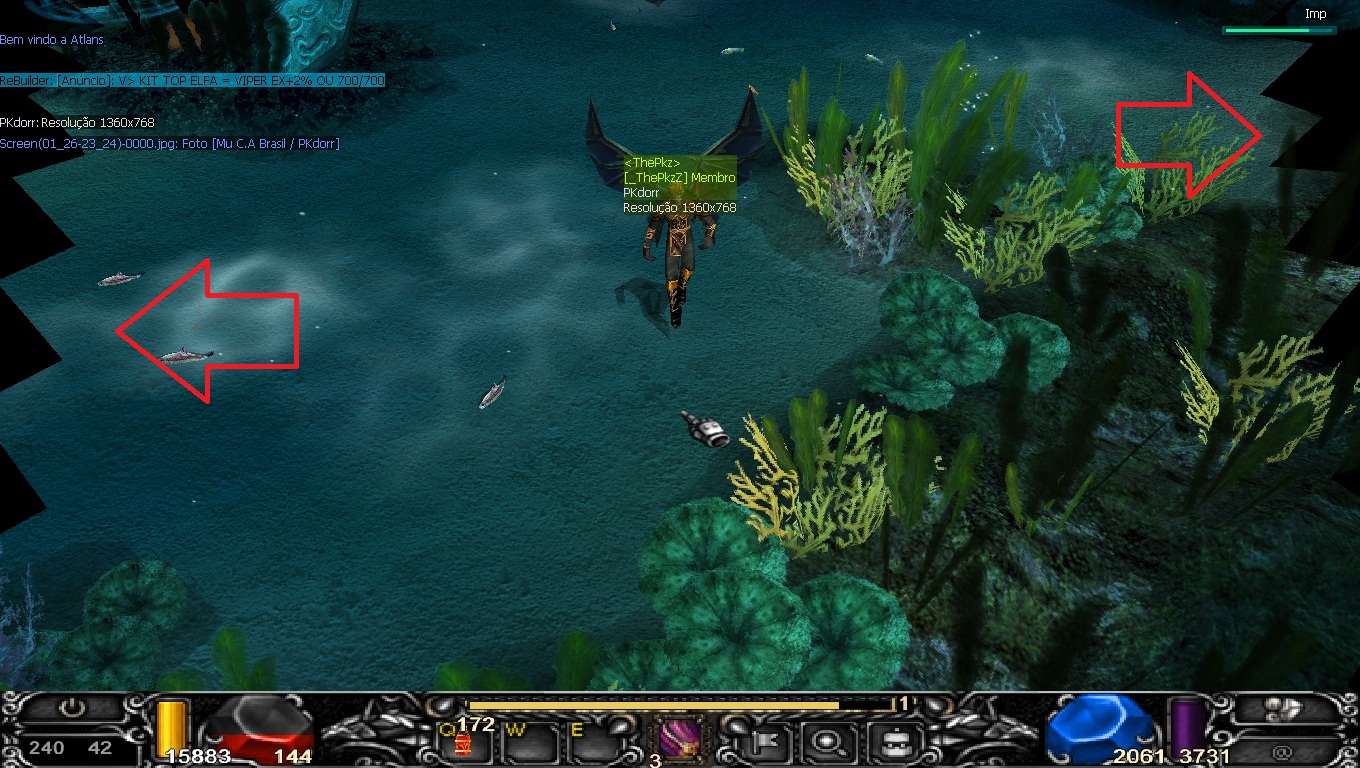This screenshot has width=1360, height=768.
Task: Click the screenshot saved message in chat
Action: pyautogui.click(x=170, y=144)
